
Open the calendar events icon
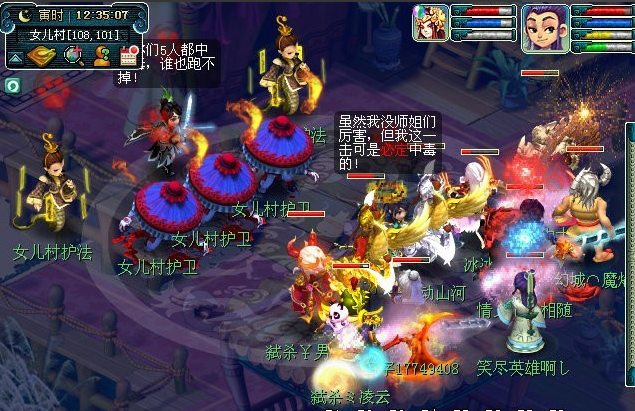[x=128, y=55]
